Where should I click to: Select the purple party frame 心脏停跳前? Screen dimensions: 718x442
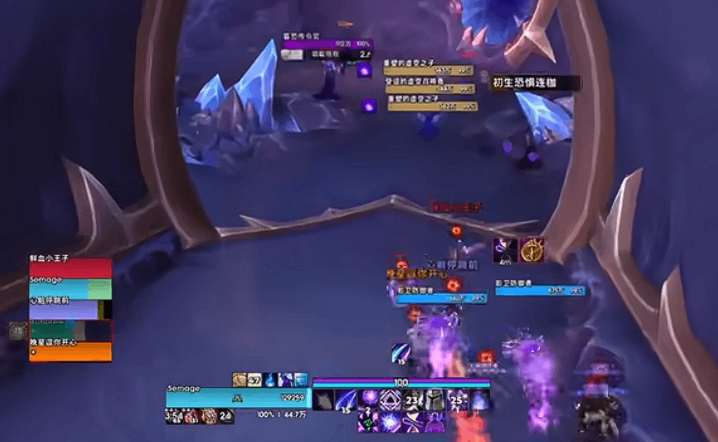tap(70, 309)
